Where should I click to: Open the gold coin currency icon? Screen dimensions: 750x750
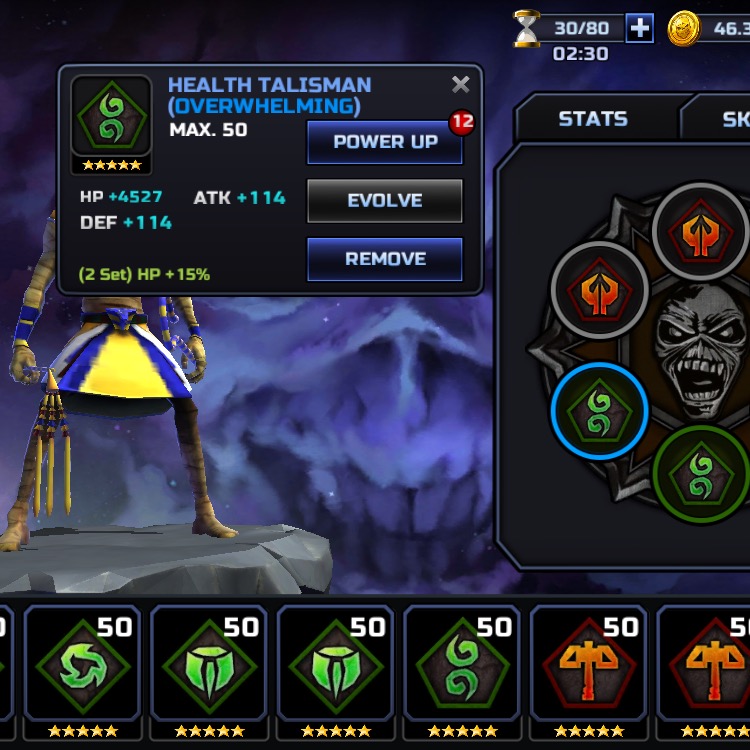tap(685, 28)
